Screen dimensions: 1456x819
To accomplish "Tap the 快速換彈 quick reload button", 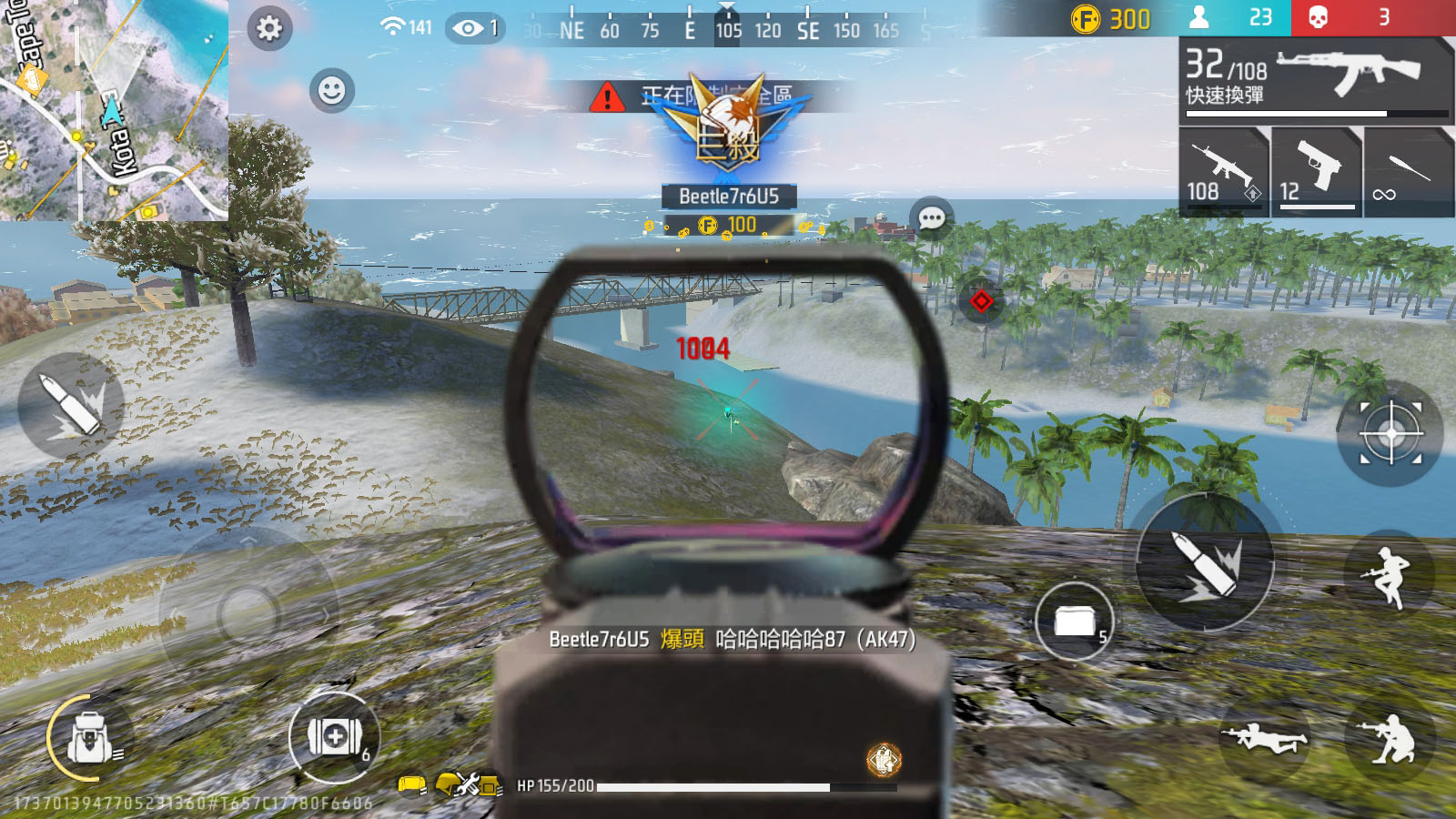I will coord(1225,96).
